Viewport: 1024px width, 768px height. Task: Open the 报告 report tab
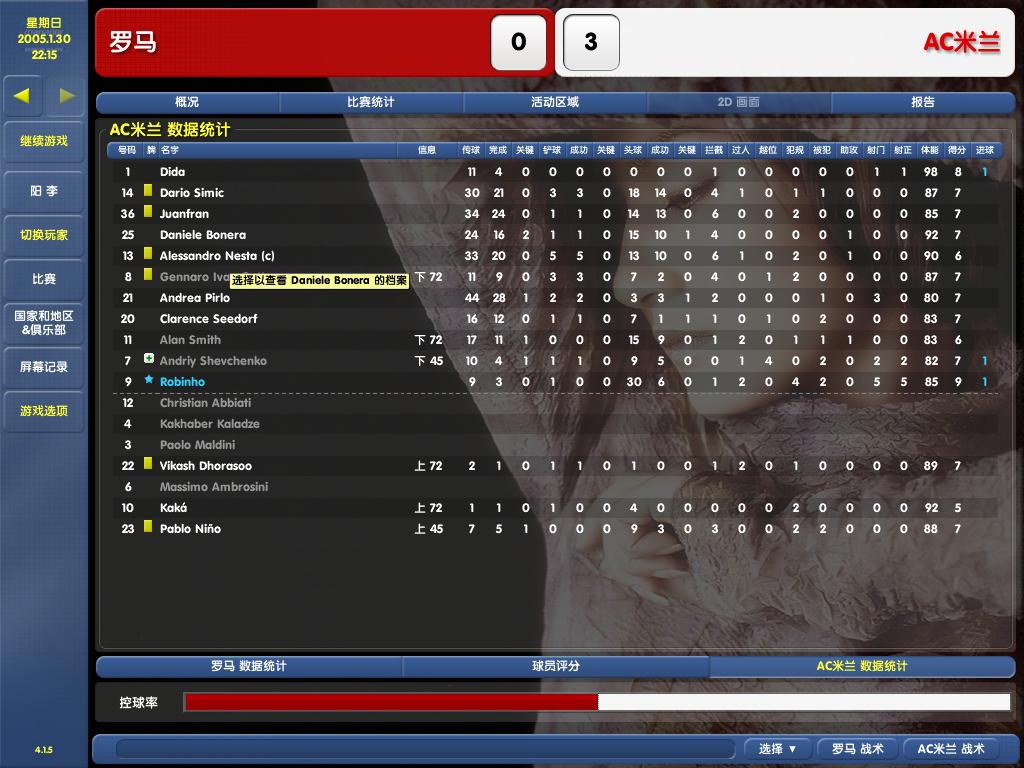pyautogui.click(x=923, y=102)
